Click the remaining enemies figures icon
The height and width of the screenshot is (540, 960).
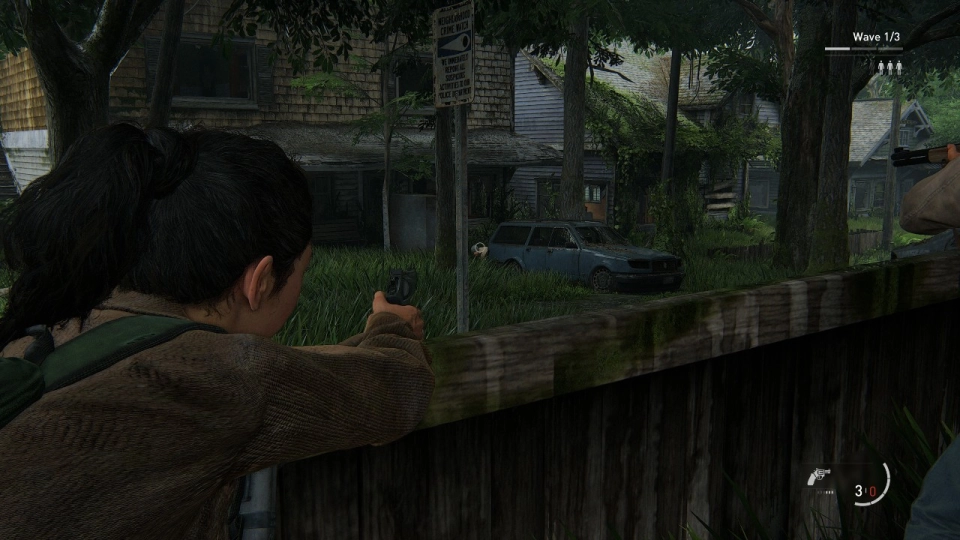tap(889, 67)
